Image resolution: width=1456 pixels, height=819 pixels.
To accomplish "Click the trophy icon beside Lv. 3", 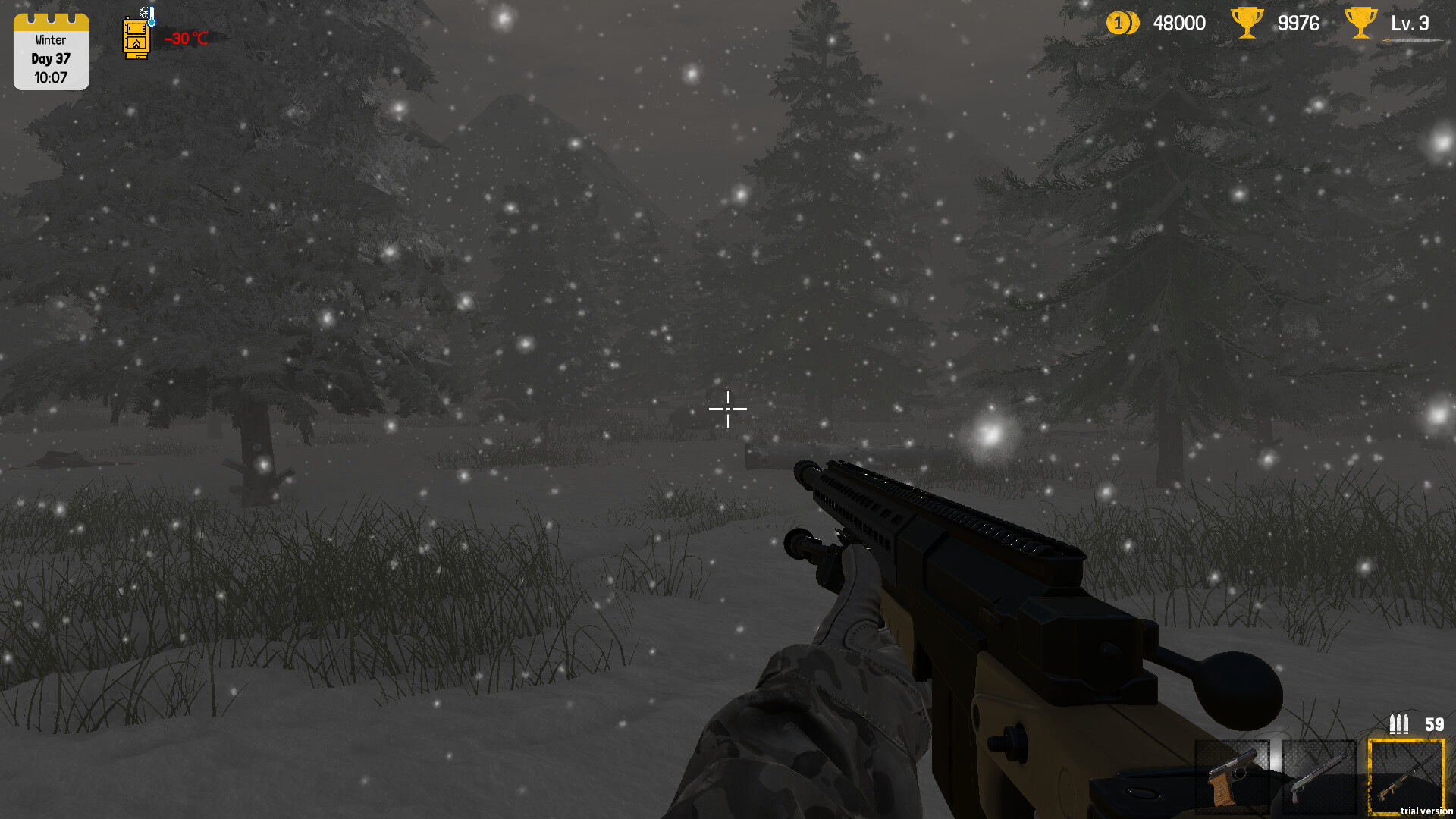I will coord(1360,23).
